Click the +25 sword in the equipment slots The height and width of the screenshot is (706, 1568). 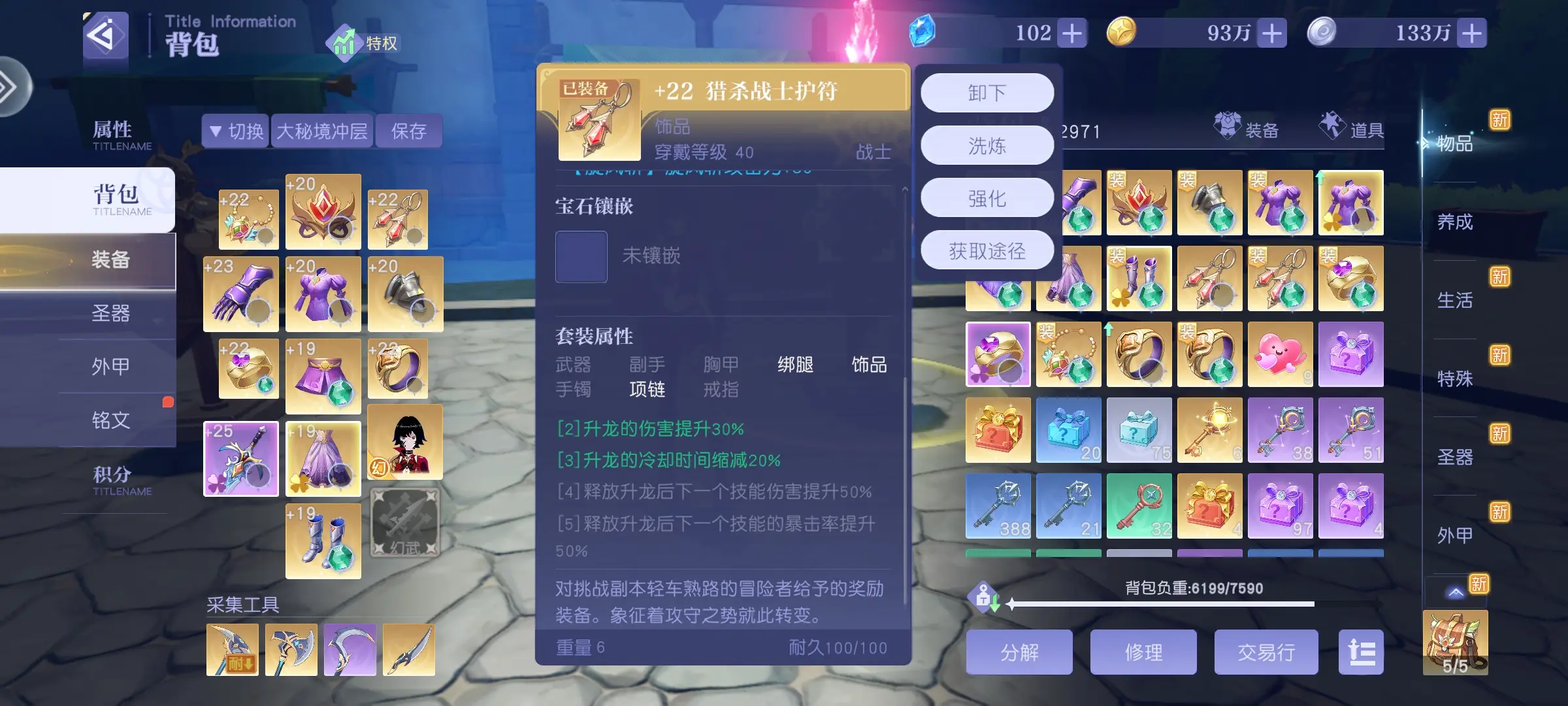(240, 458)
